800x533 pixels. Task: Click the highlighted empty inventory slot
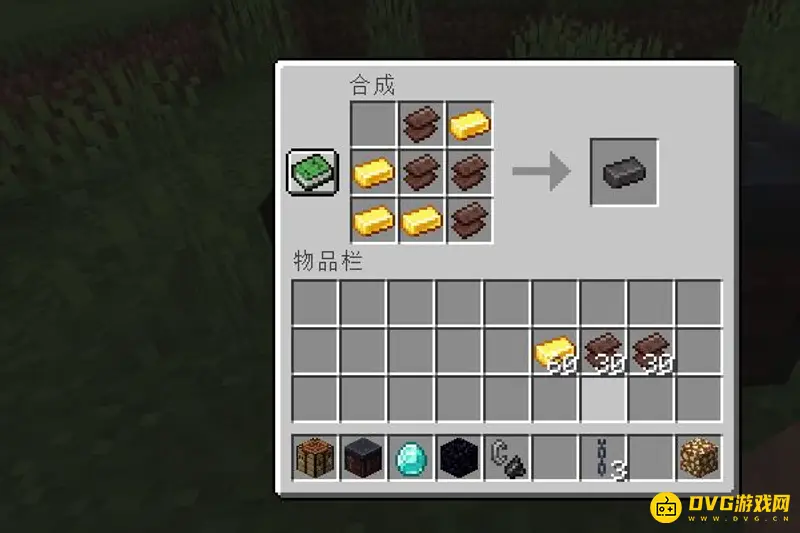[x=603, y=399]
